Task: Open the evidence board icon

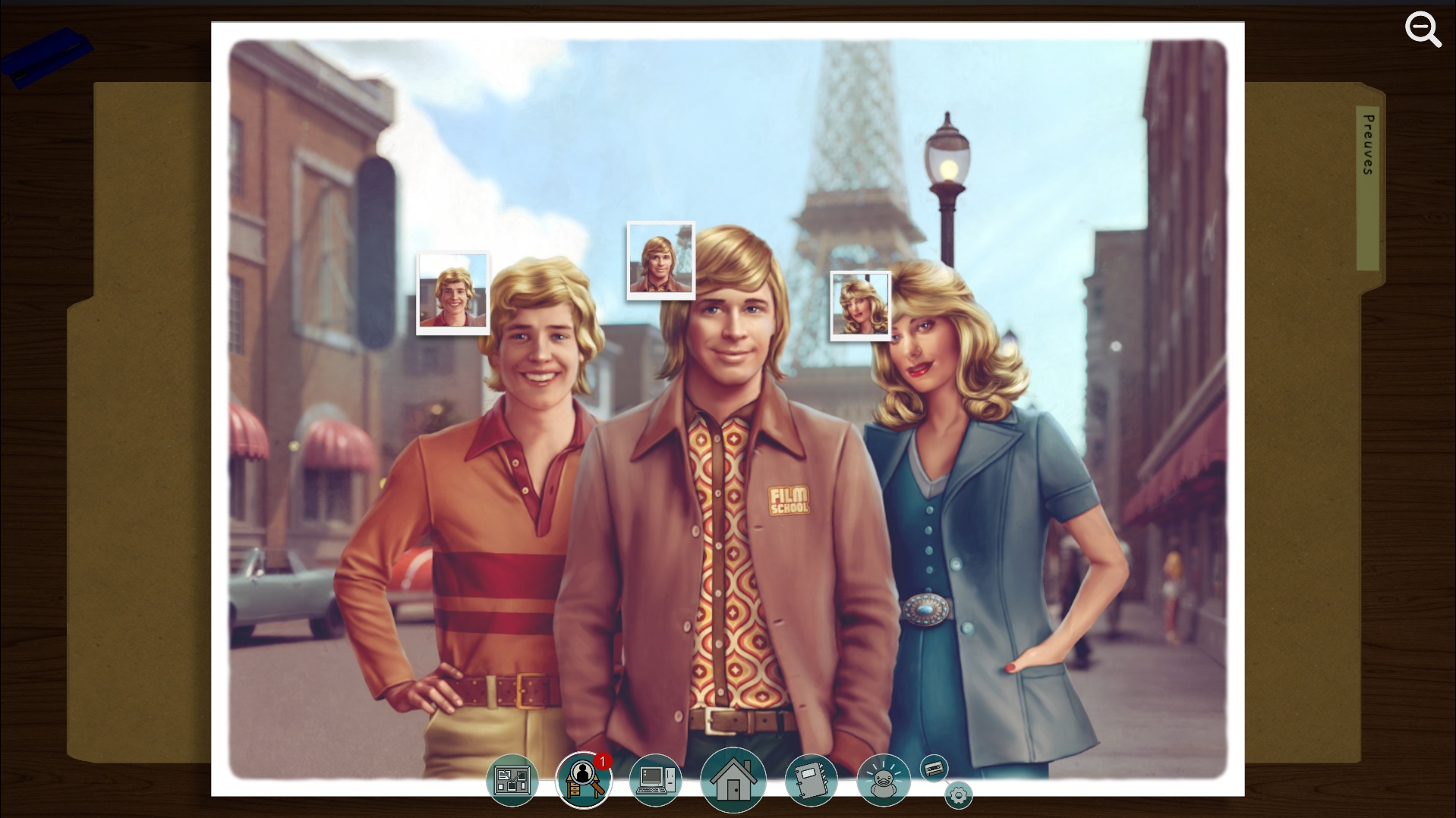Action: tap(512, 780)
